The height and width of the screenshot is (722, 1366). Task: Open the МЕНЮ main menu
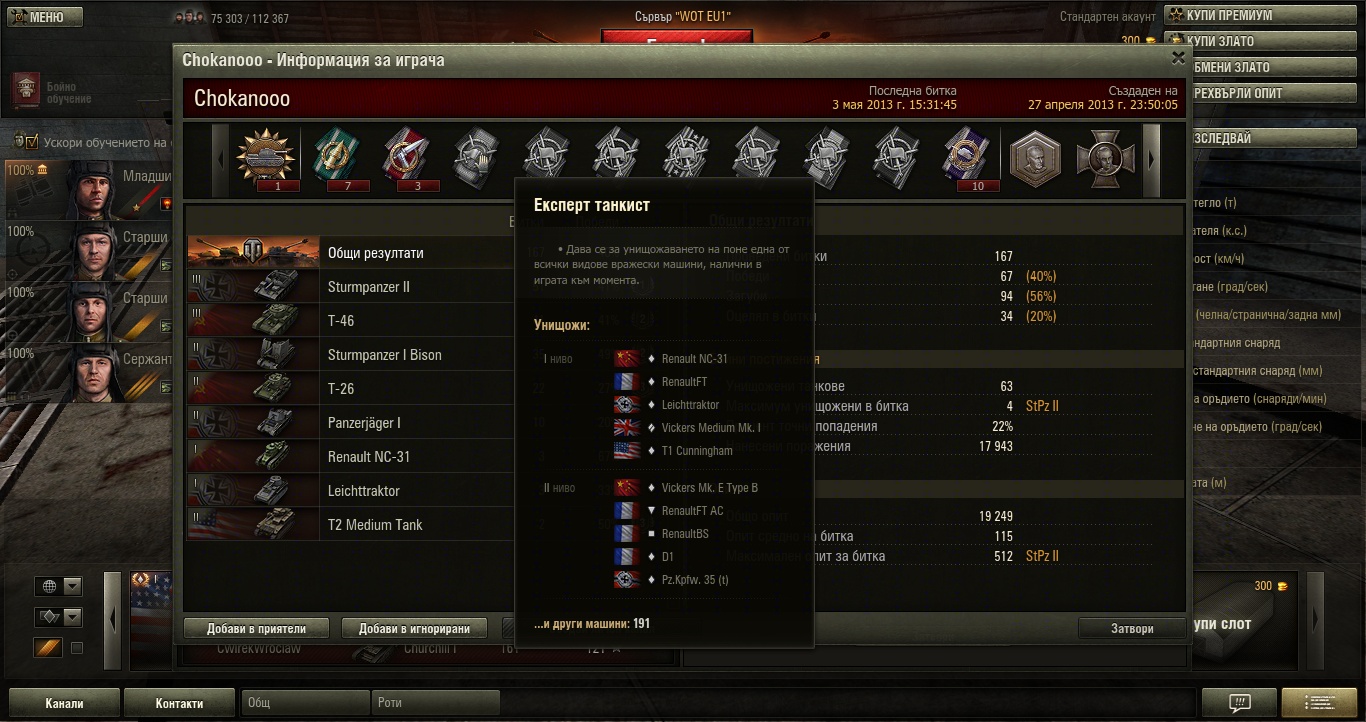pyautogui.click(x=42, y=17)
